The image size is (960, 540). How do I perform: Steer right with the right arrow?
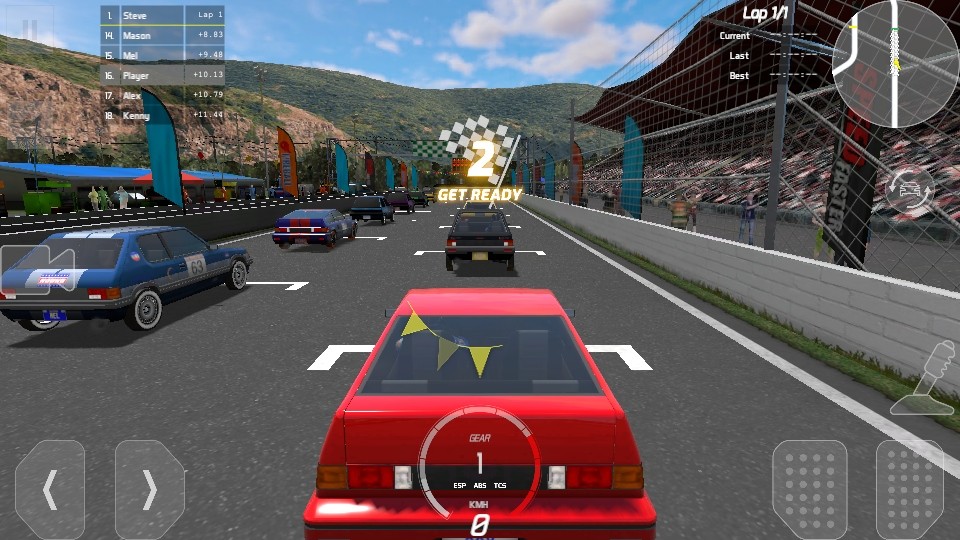150,490
